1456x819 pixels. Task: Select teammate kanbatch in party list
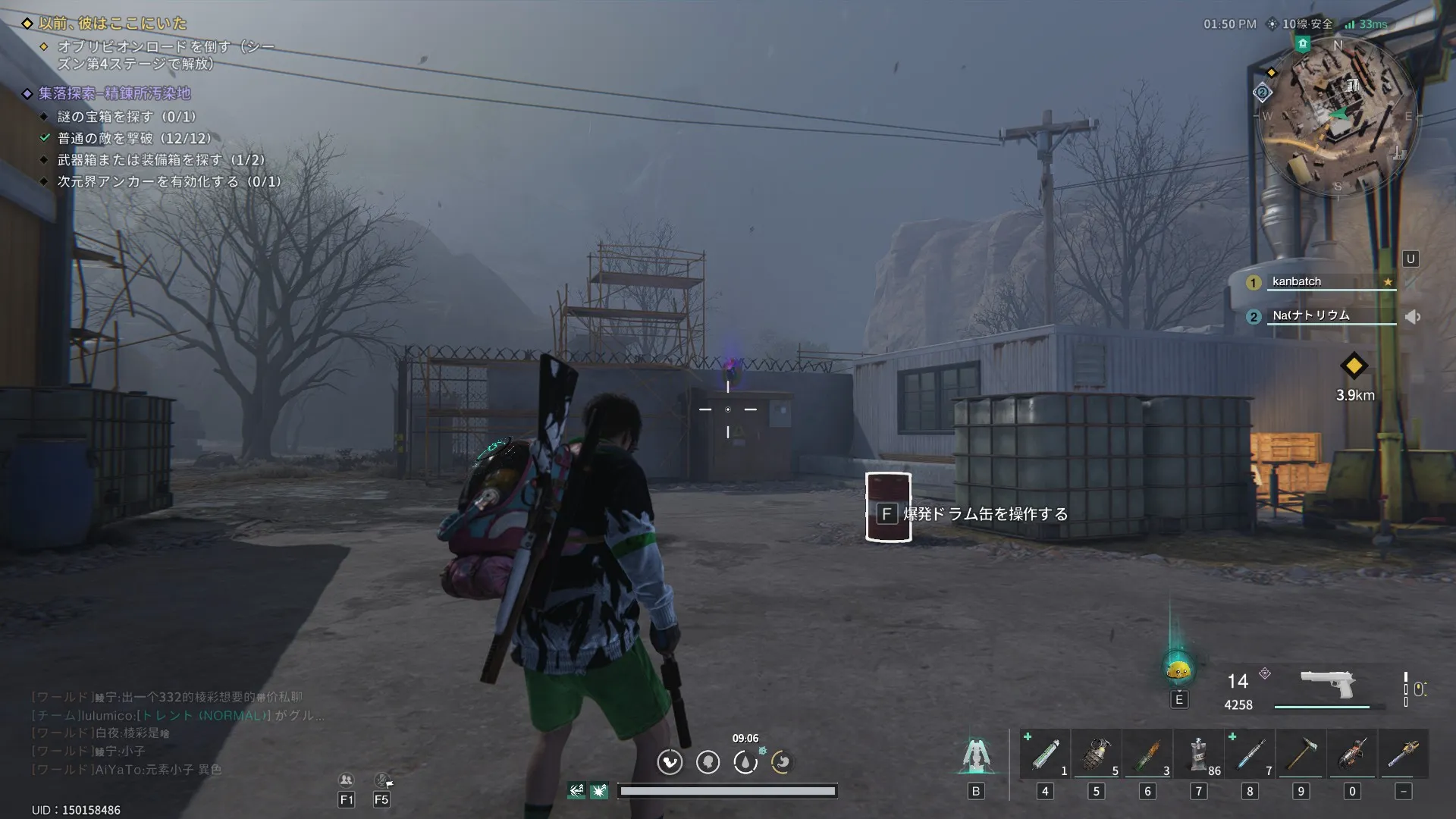tap(1297, 281)
